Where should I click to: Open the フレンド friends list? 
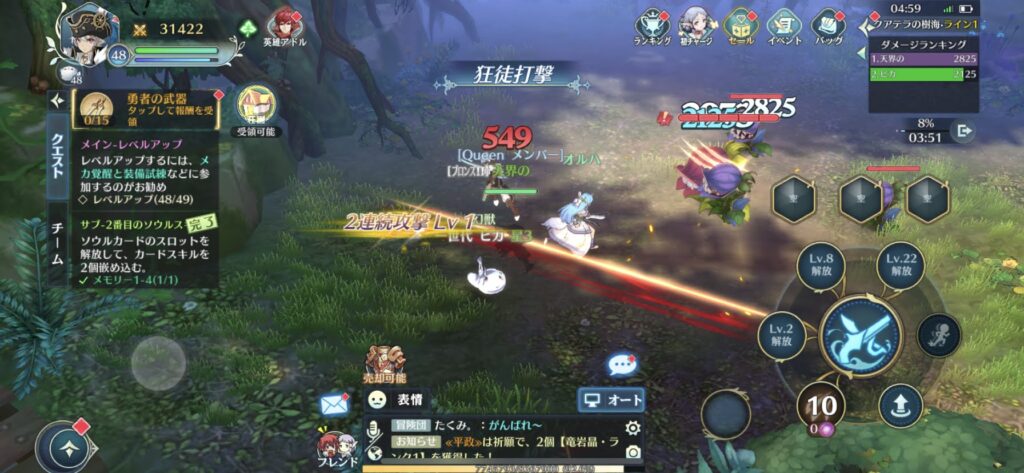tap(331, 447)
